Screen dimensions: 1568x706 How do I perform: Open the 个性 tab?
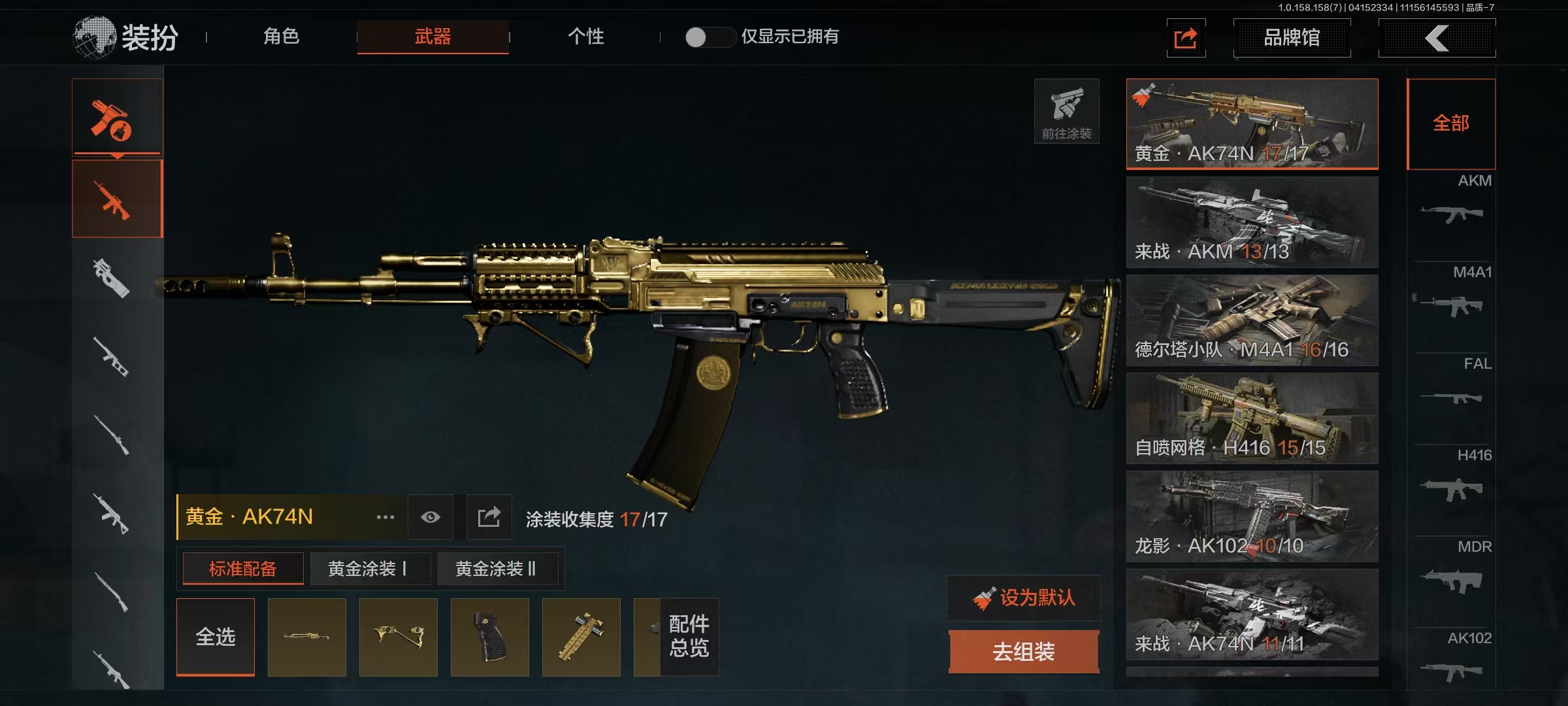tap(585, 37)
